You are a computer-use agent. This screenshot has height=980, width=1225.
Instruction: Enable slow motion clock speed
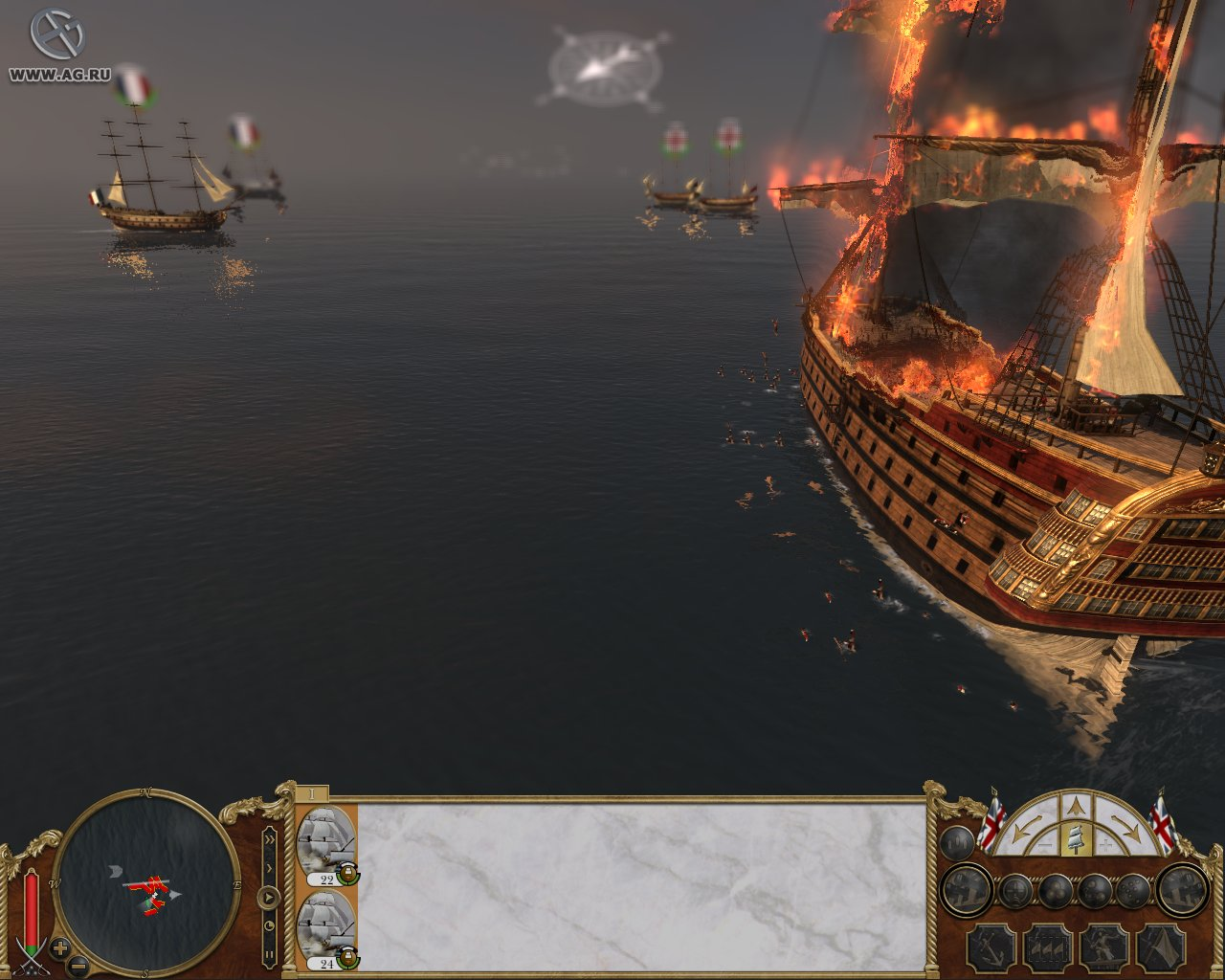(x=269, y=925)
